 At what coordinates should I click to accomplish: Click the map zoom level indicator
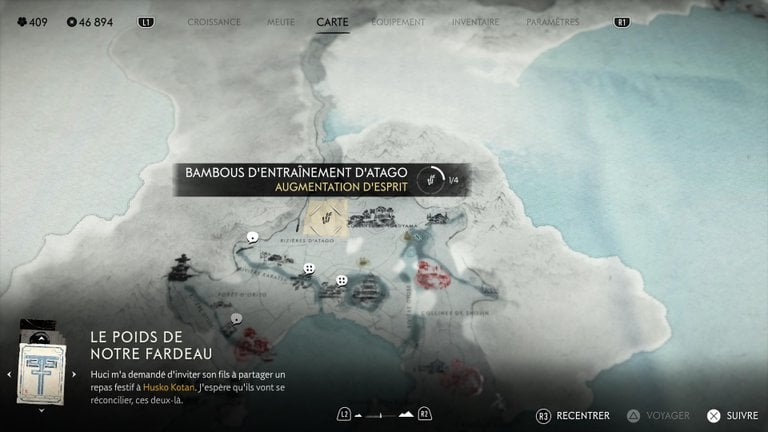coord(384,414)
